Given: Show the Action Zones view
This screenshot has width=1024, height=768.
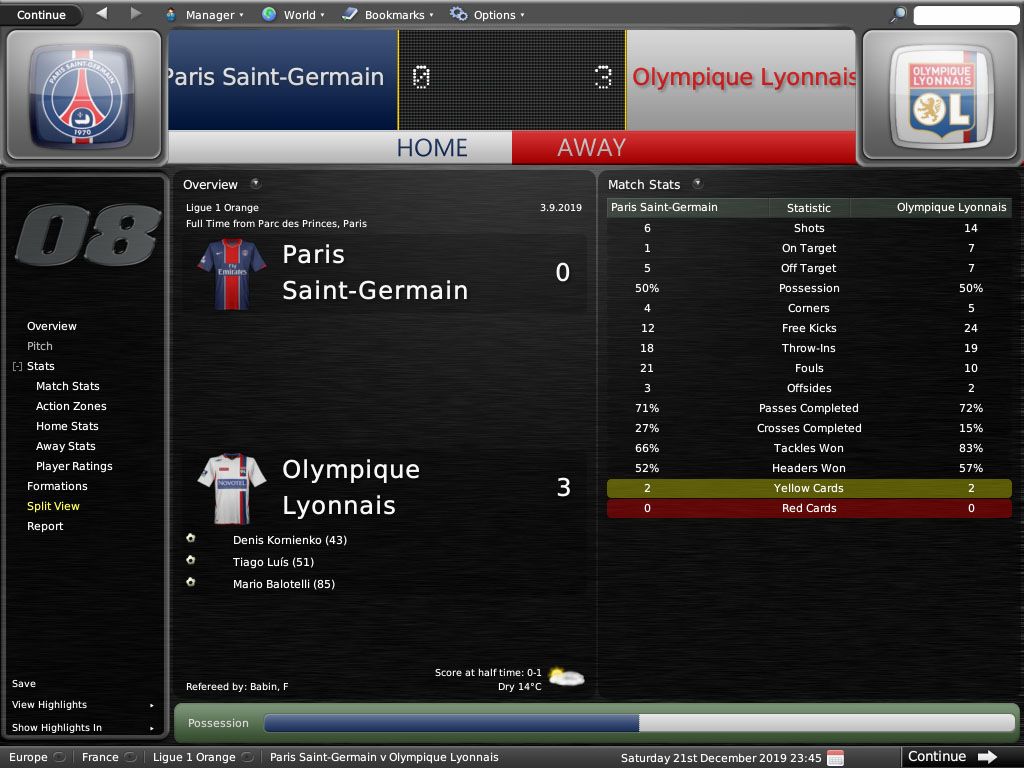Looking at the screenshot, I should coord(71,406).
